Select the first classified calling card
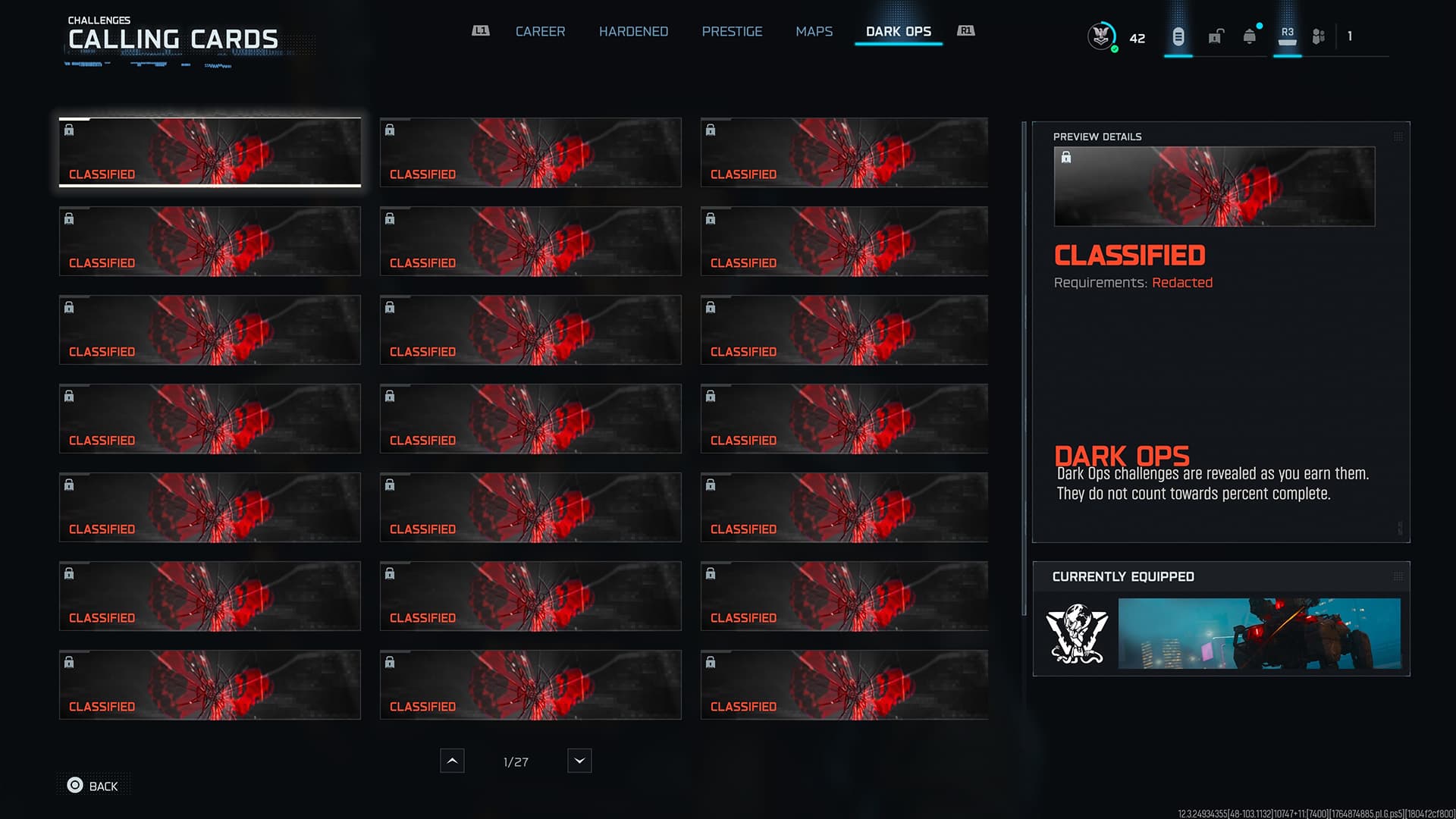 tap(209, 152)
